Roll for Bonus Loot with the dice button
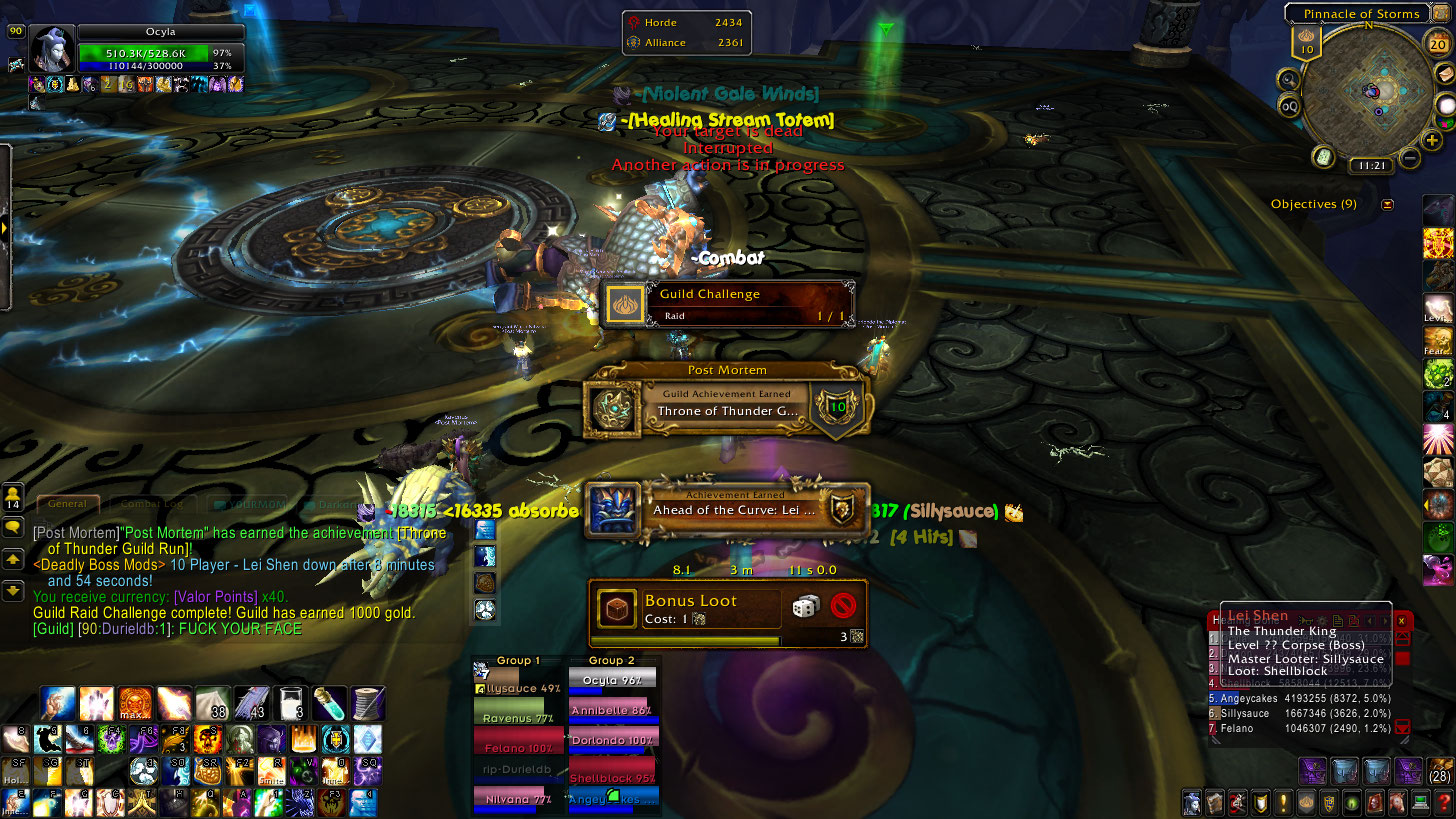 [806, 606]
